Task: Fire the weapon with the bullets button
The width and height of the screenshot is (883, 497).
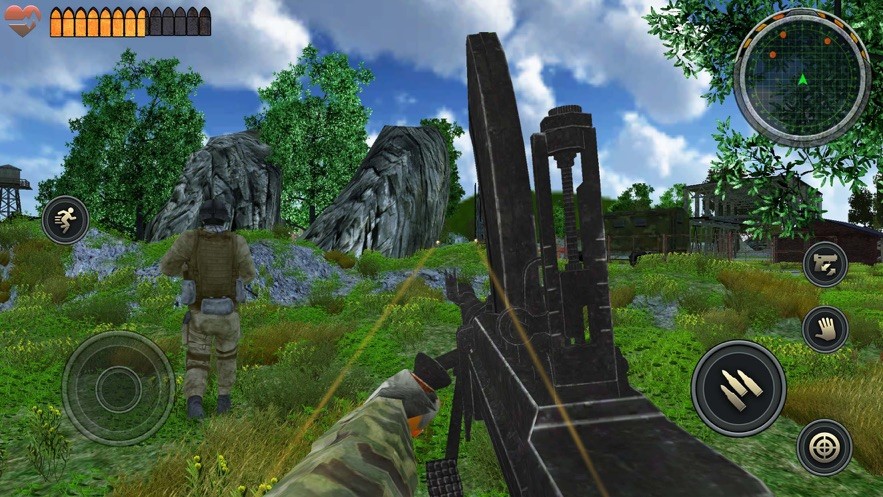Action: coord(738,387)
